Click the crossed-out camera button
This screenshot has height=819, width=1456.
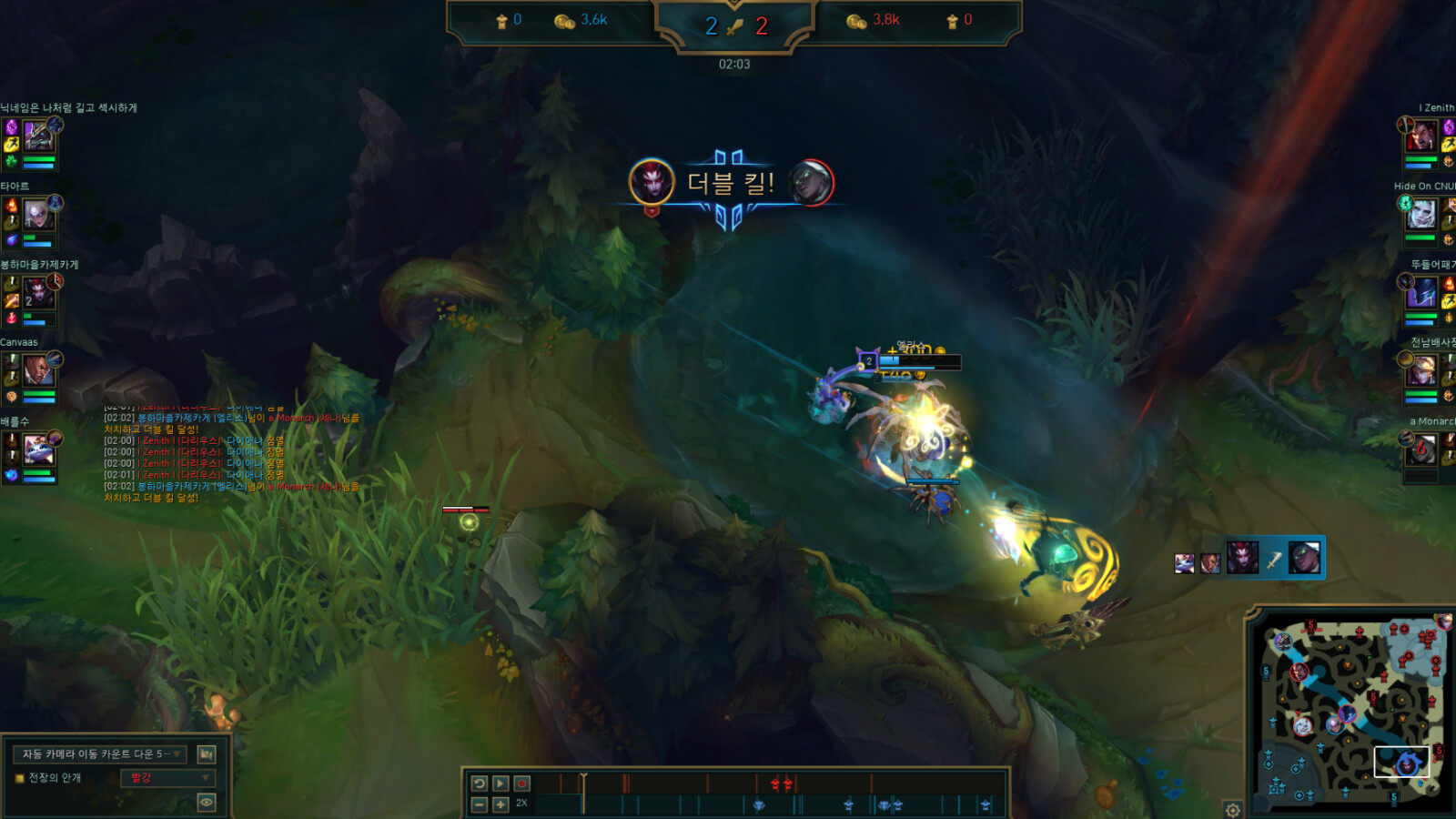207,754
